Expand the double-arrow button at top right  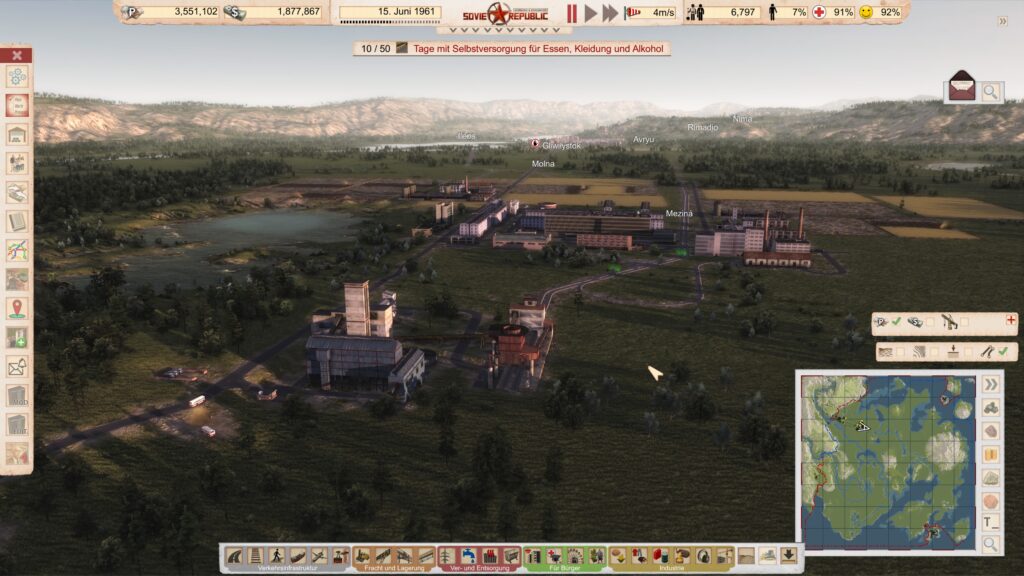(1003, 21)
